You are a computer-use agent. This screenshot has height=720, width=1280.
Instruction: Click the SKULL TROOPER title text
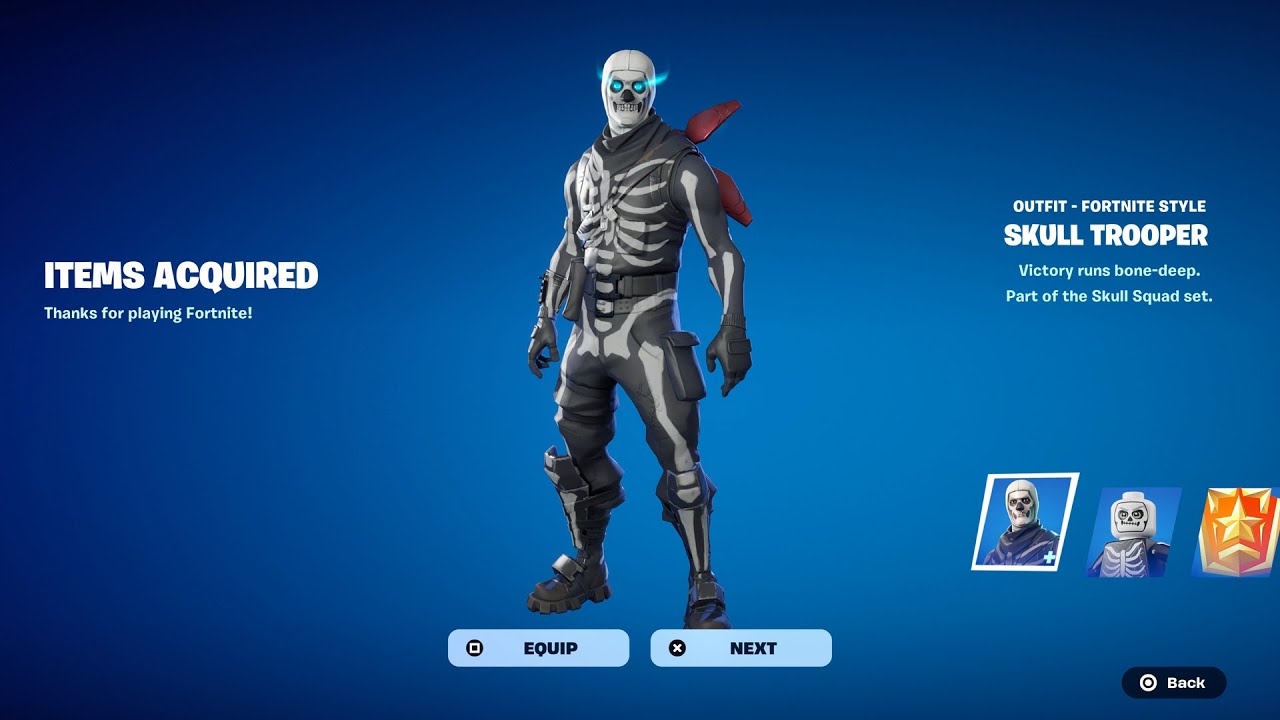1106,236
